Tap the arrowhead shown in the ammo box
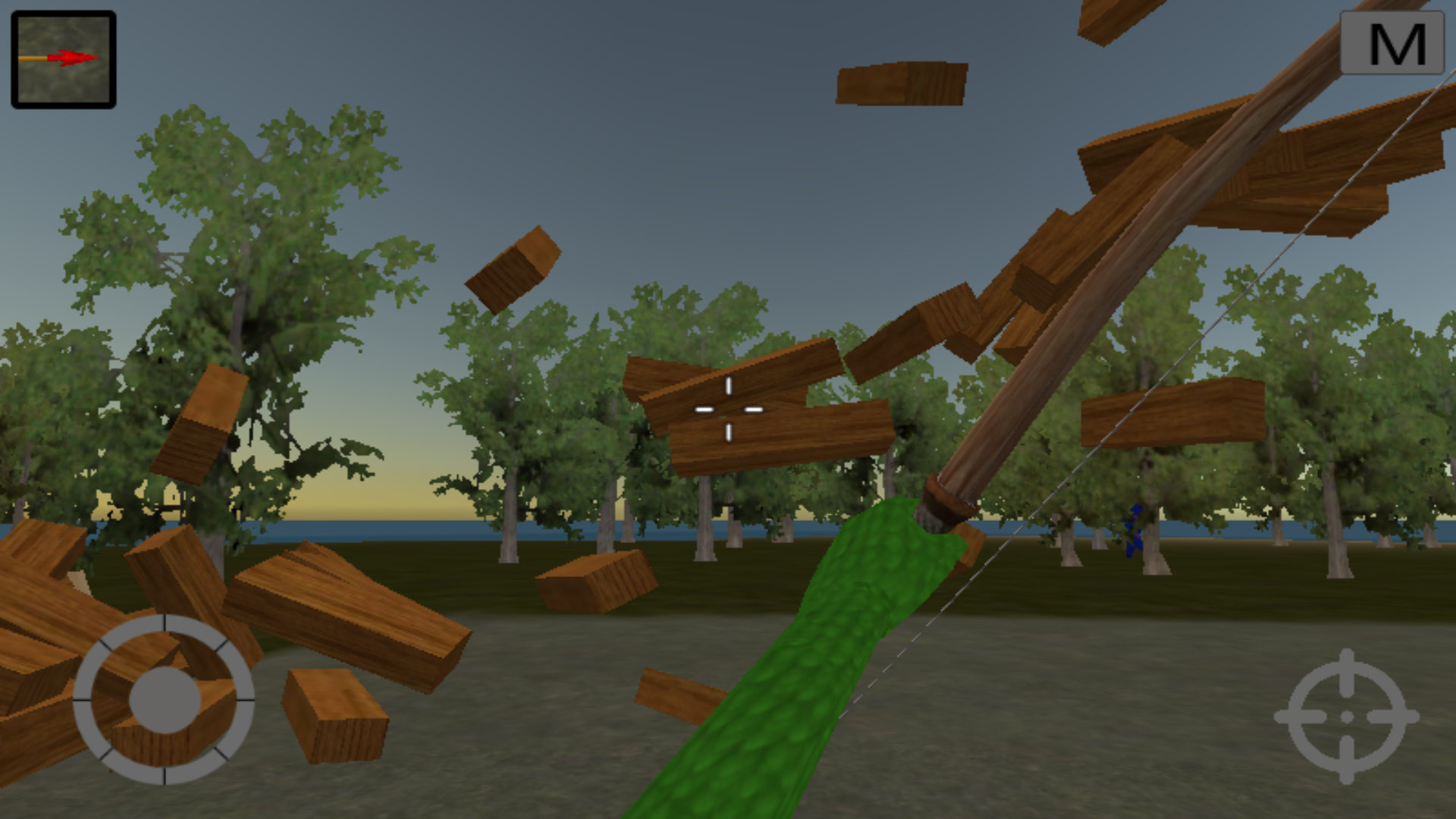1456x819 pixels. [76, 57]
